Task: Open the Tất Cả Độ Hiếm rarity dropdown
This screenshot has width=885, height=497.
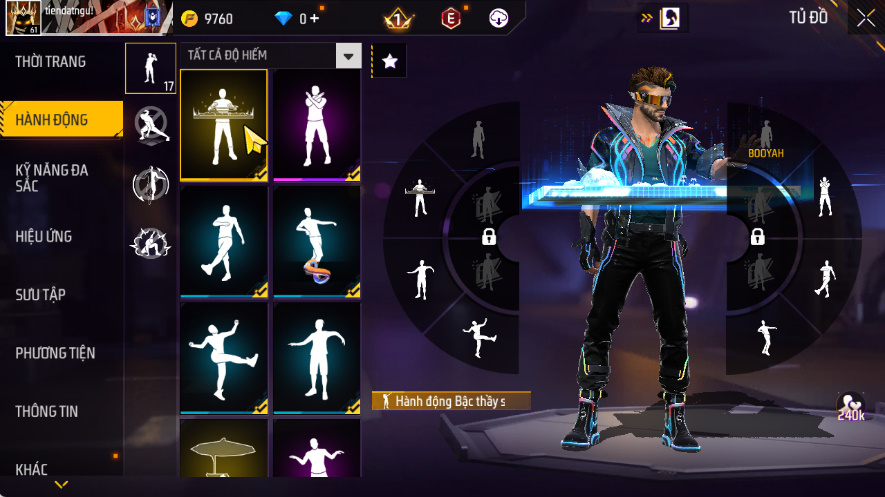Action: point(348,56)
